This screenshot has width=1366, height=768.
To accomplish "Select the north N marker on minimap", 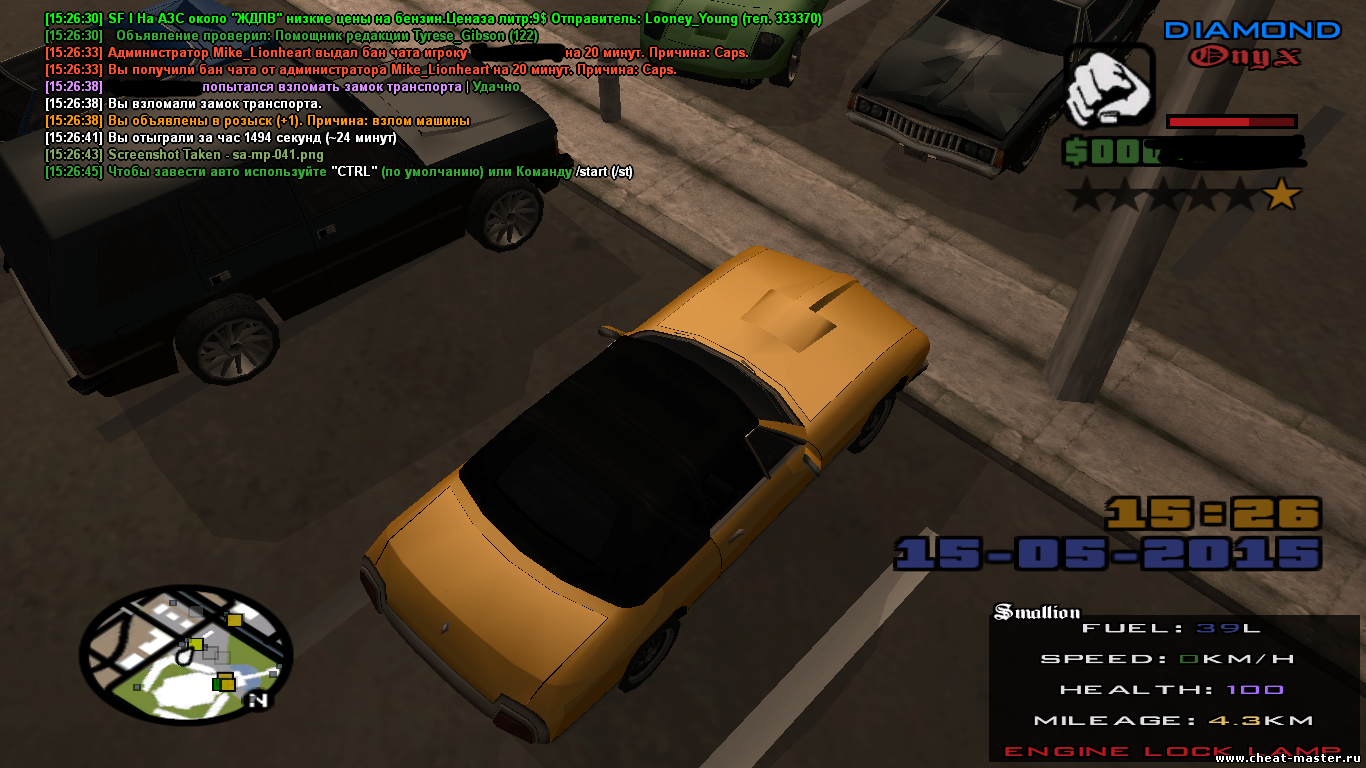I will tap(258, 700).
